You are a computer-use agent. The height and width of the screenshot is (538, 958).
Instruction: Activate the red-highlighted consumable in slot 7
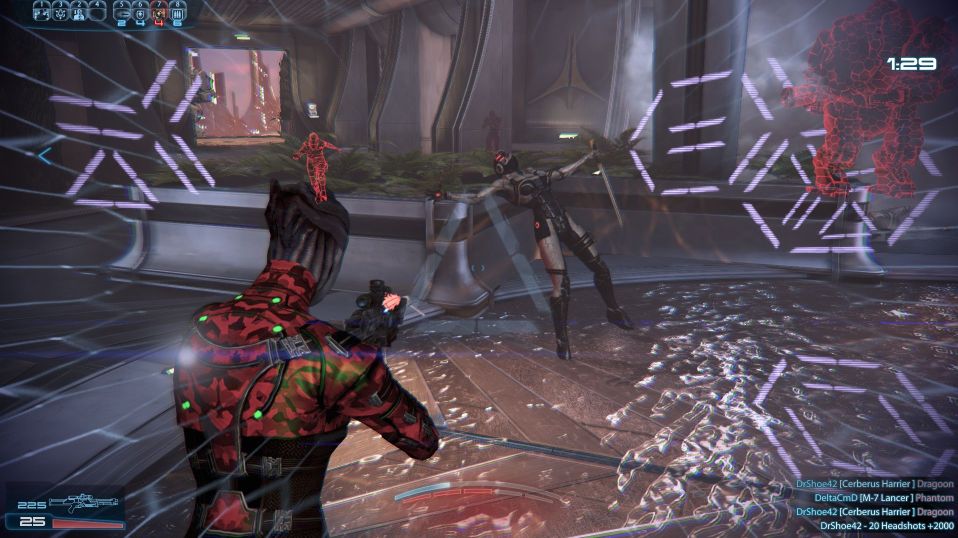click(158, 13)
